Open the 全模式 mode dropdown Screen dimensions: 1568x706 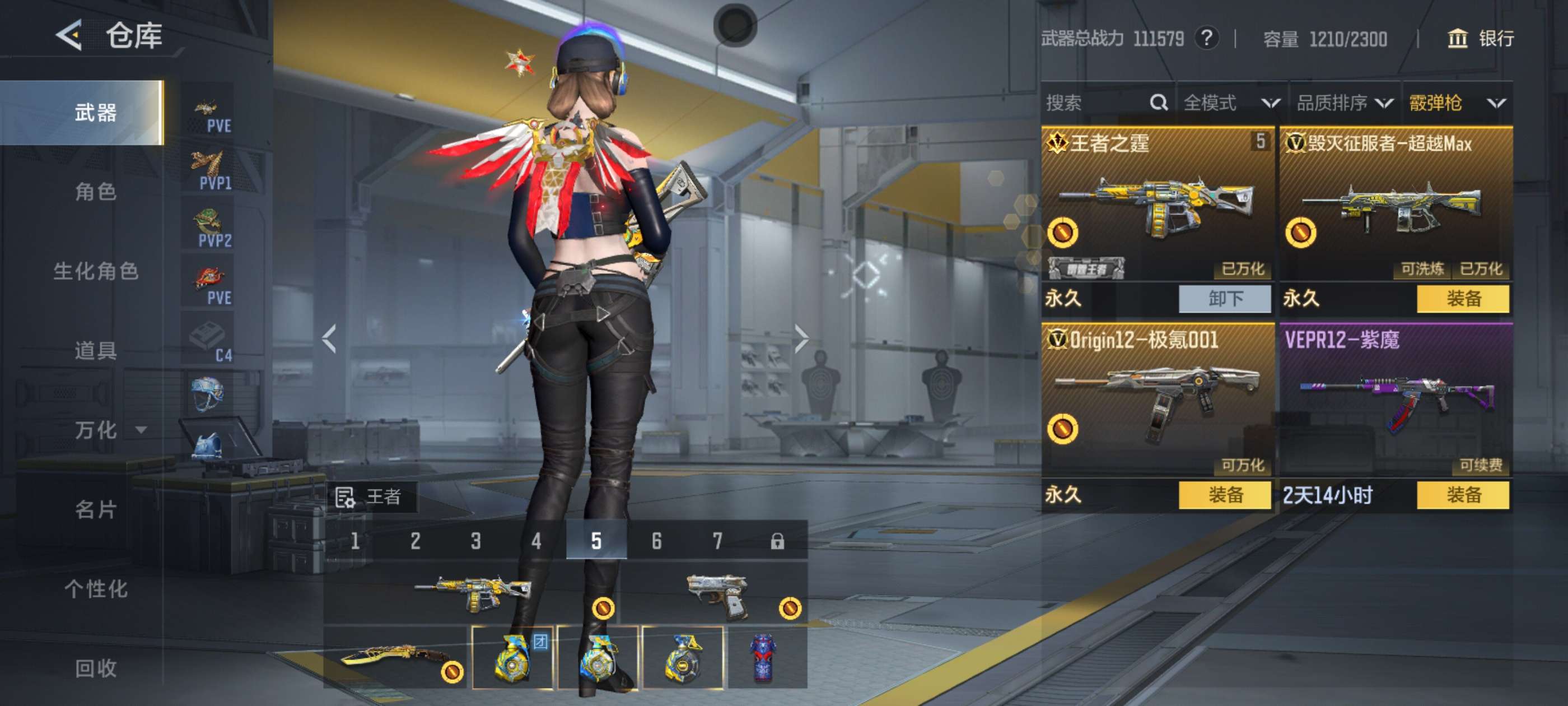(1231, 103)
